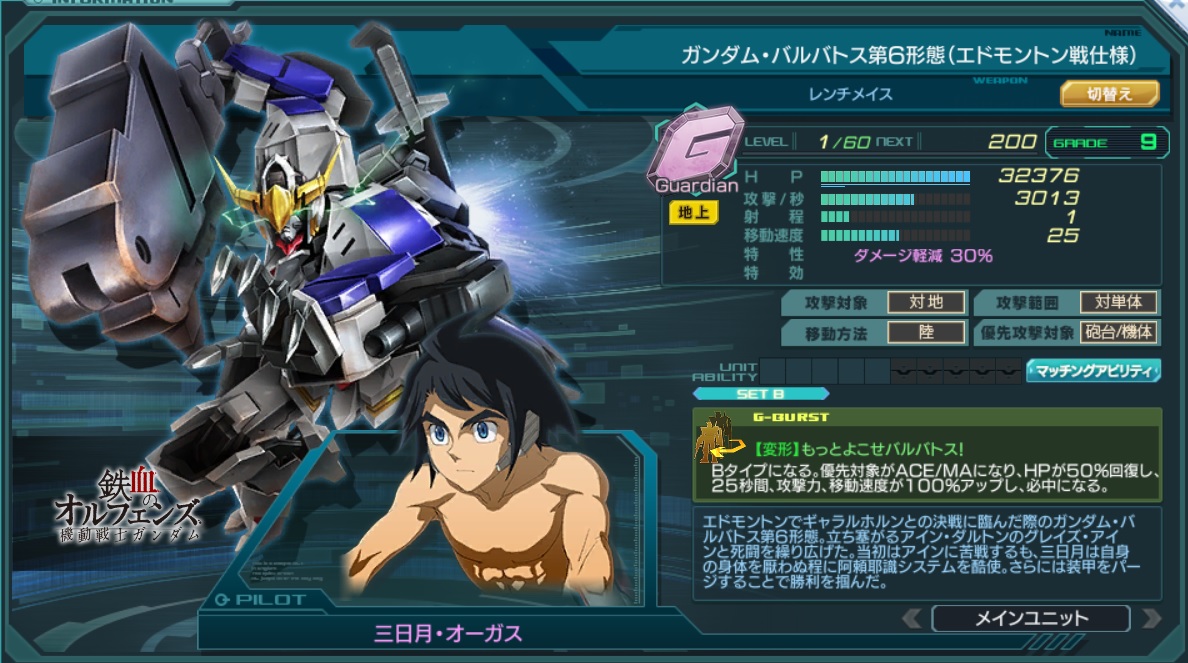This screenshot has width=1188, height=663.
Task: Select the G-BURST transformation skill icon
Action: (x=715, y=440)
